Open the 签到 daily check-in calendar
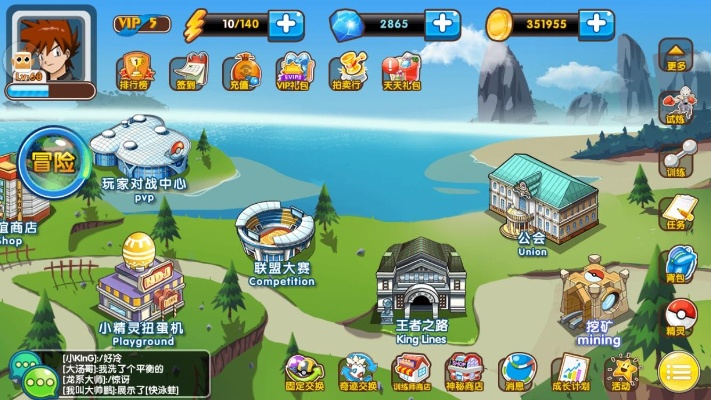 (186, 70)
